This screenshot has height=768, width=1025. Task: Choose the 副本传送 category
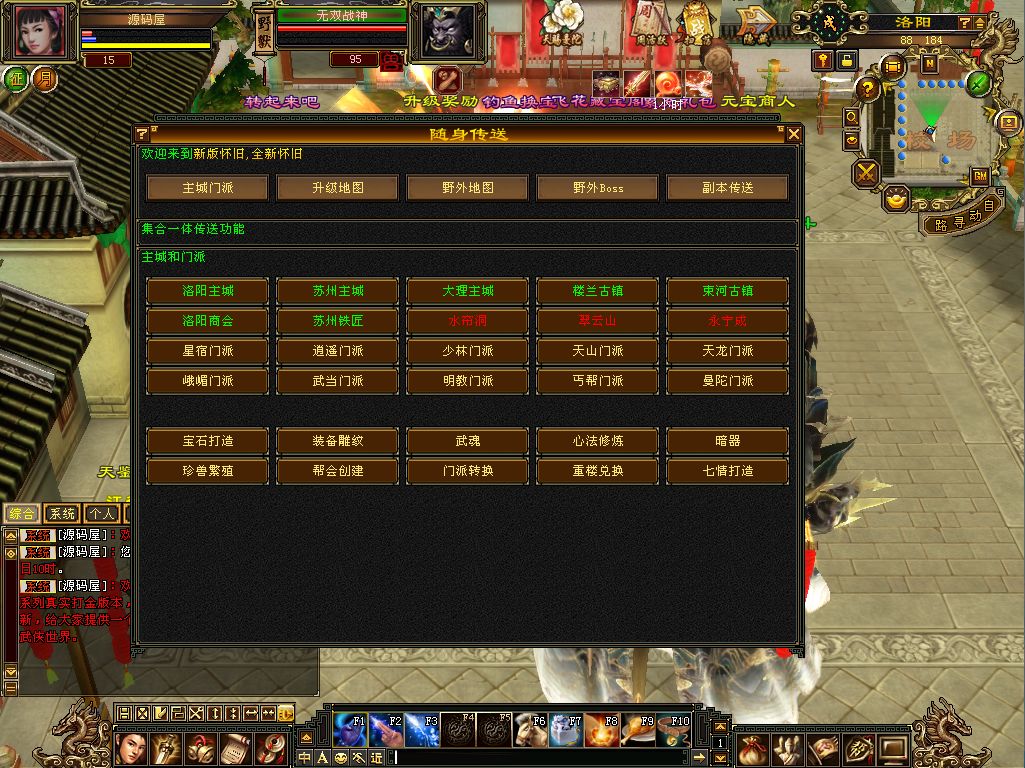pos(728,188)
